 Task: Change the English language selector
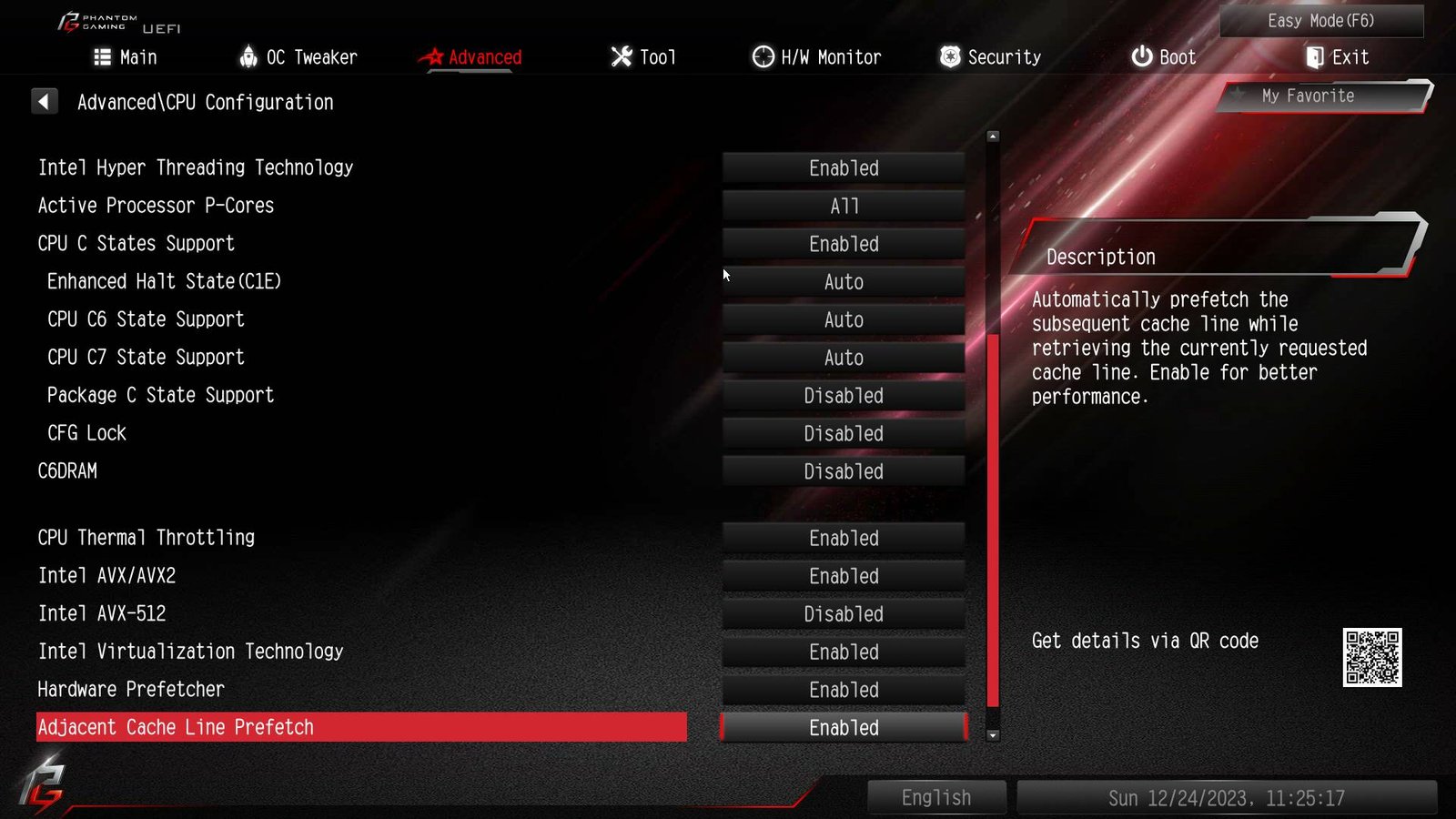[936, 798]
